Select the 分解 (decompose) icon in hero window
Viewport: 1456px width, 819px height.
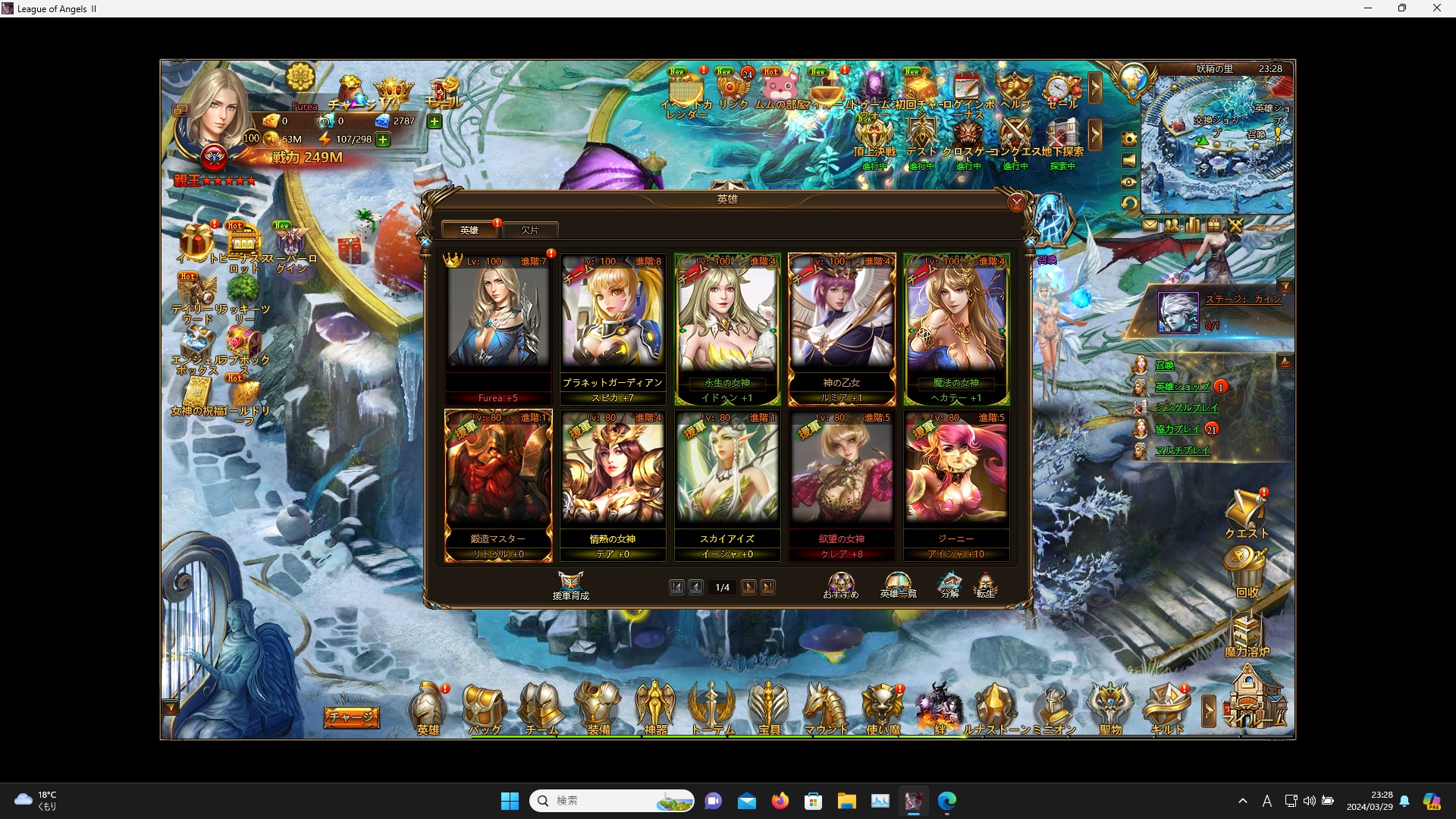[949, 585]
